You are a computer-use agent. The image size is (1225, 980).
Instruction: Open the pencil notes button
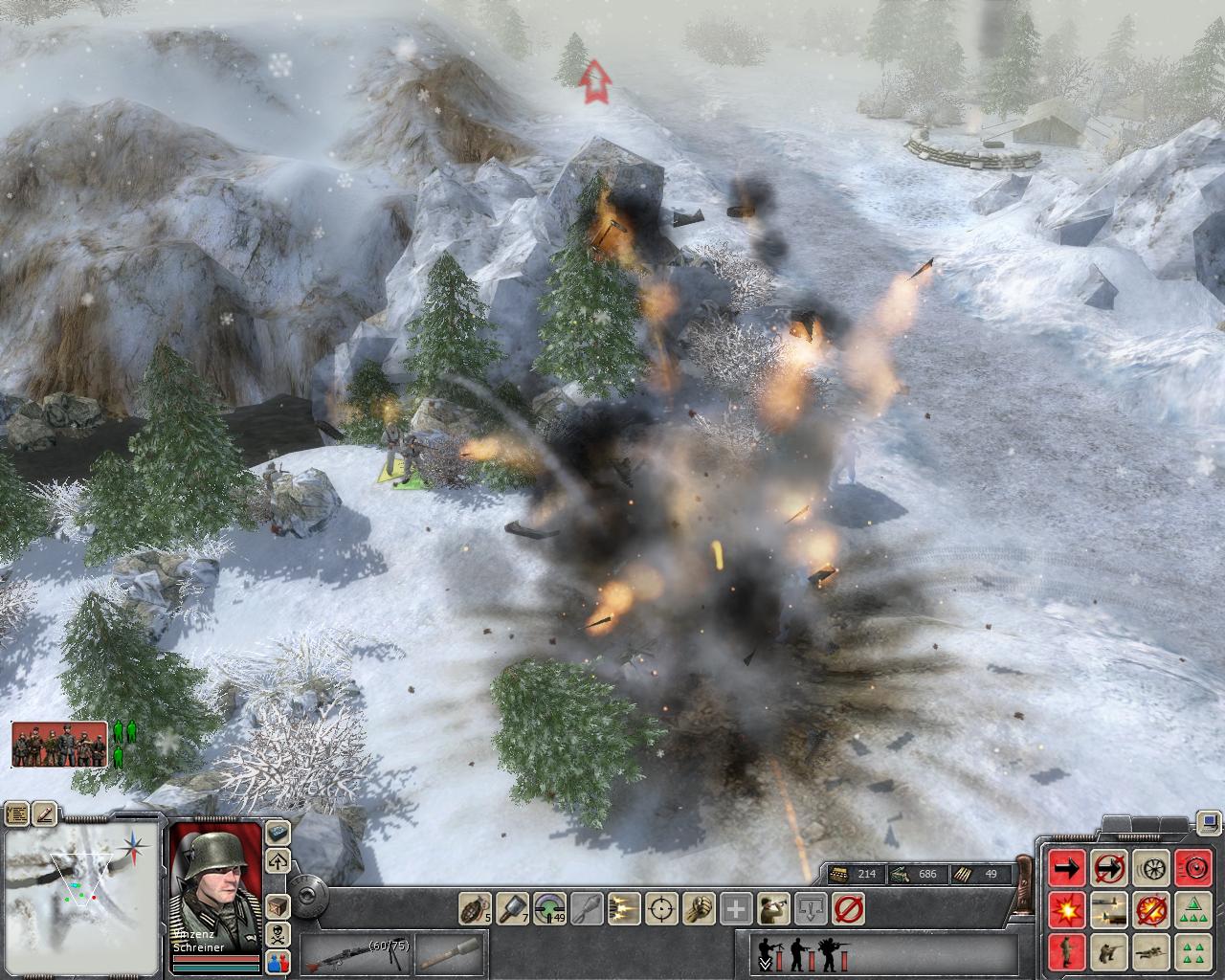pos(45,814)
